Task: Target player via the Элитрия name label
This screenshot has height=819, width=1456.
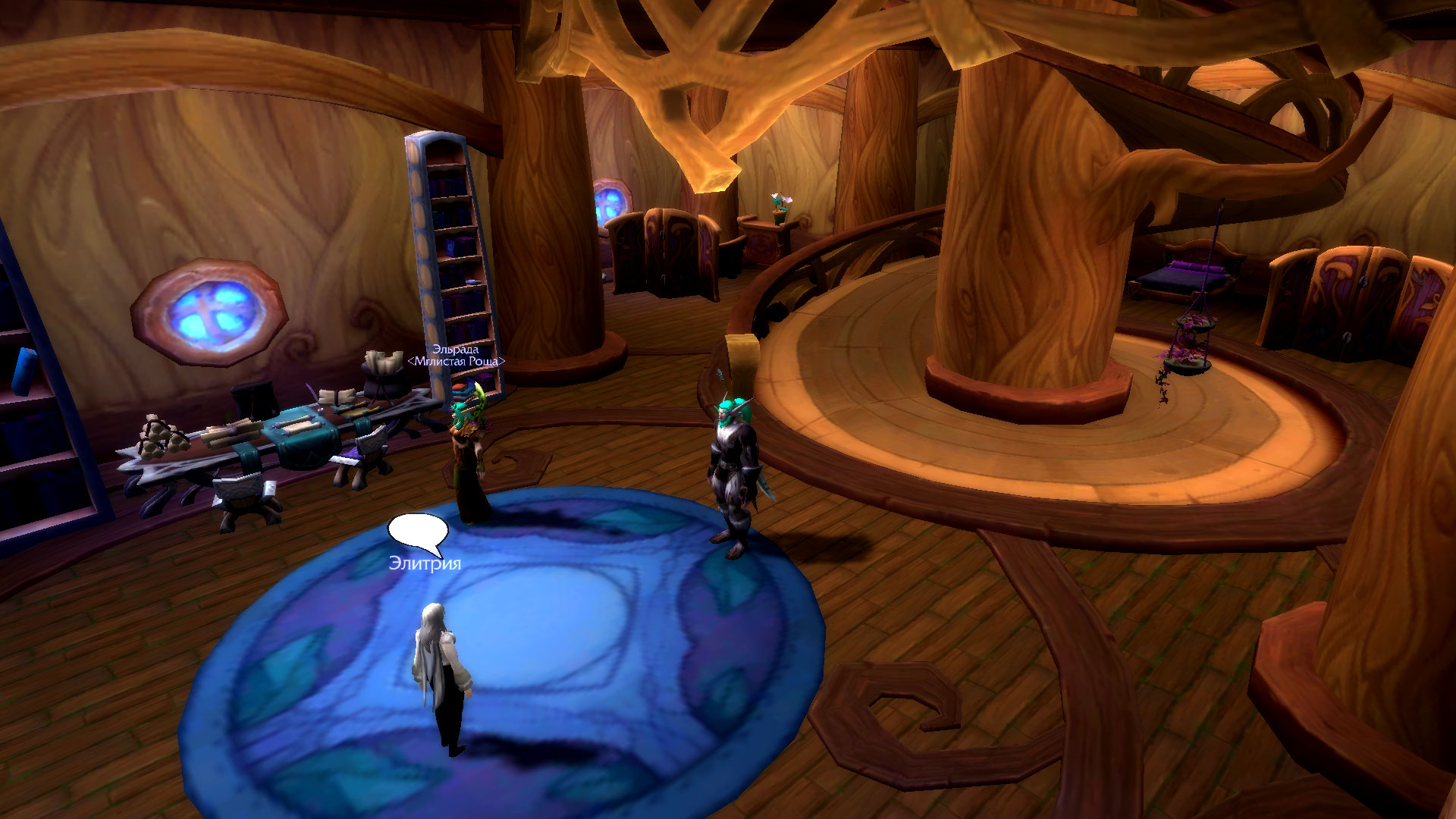Action: [x=425, y=563]
